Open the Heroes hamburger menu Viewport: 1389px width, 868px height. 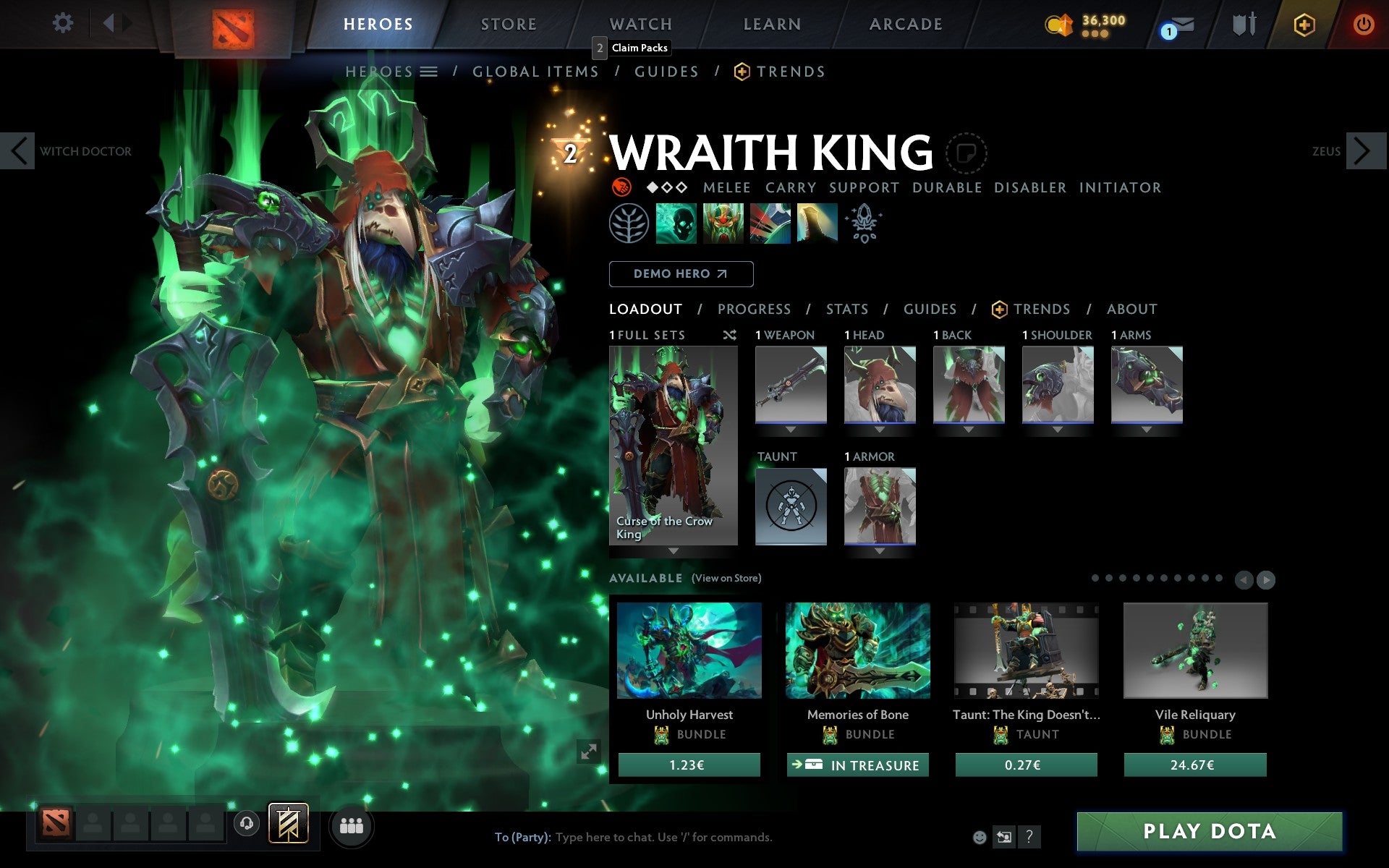430,72
